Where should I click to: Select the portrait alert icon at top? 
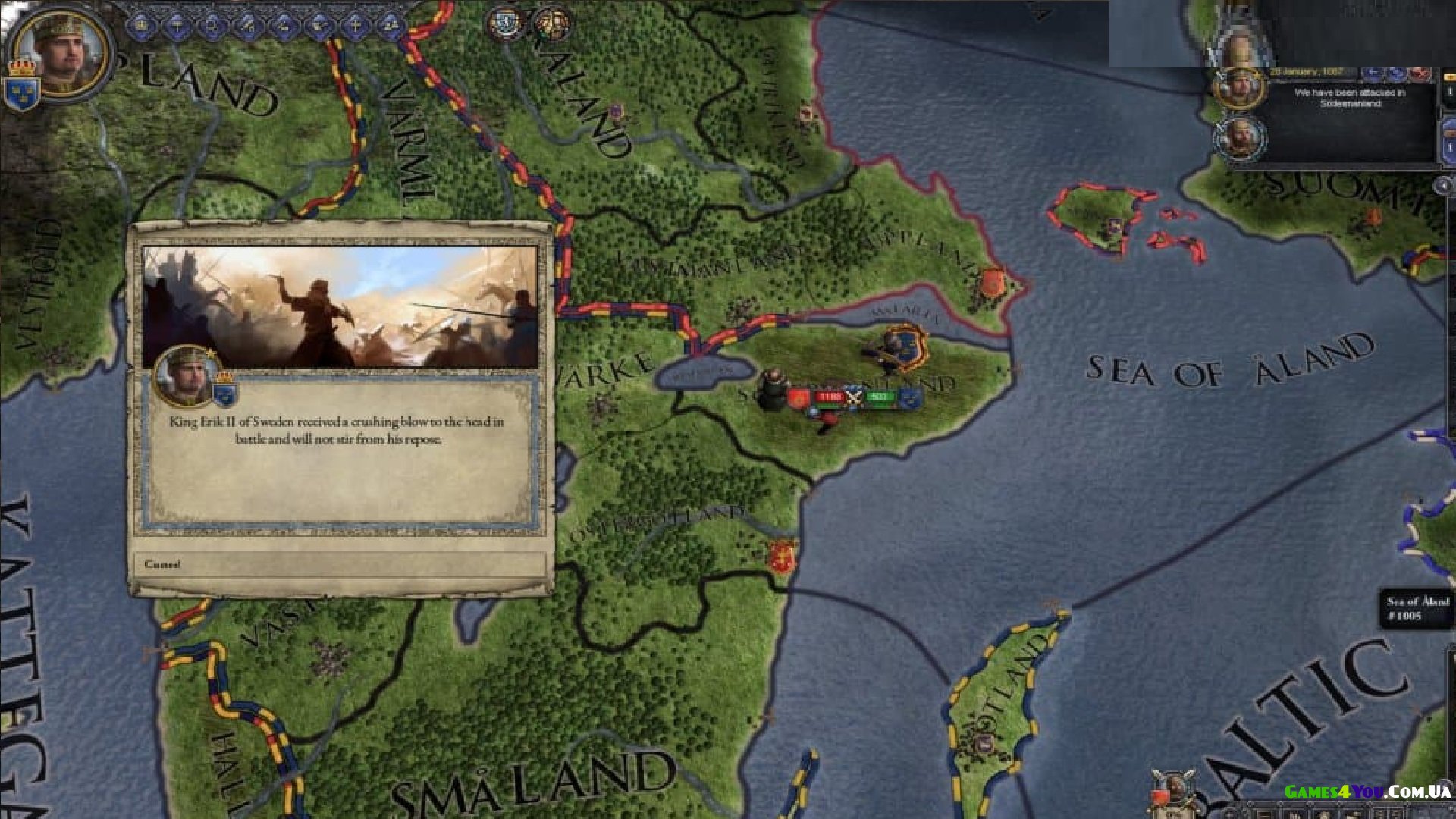[551, 25]
